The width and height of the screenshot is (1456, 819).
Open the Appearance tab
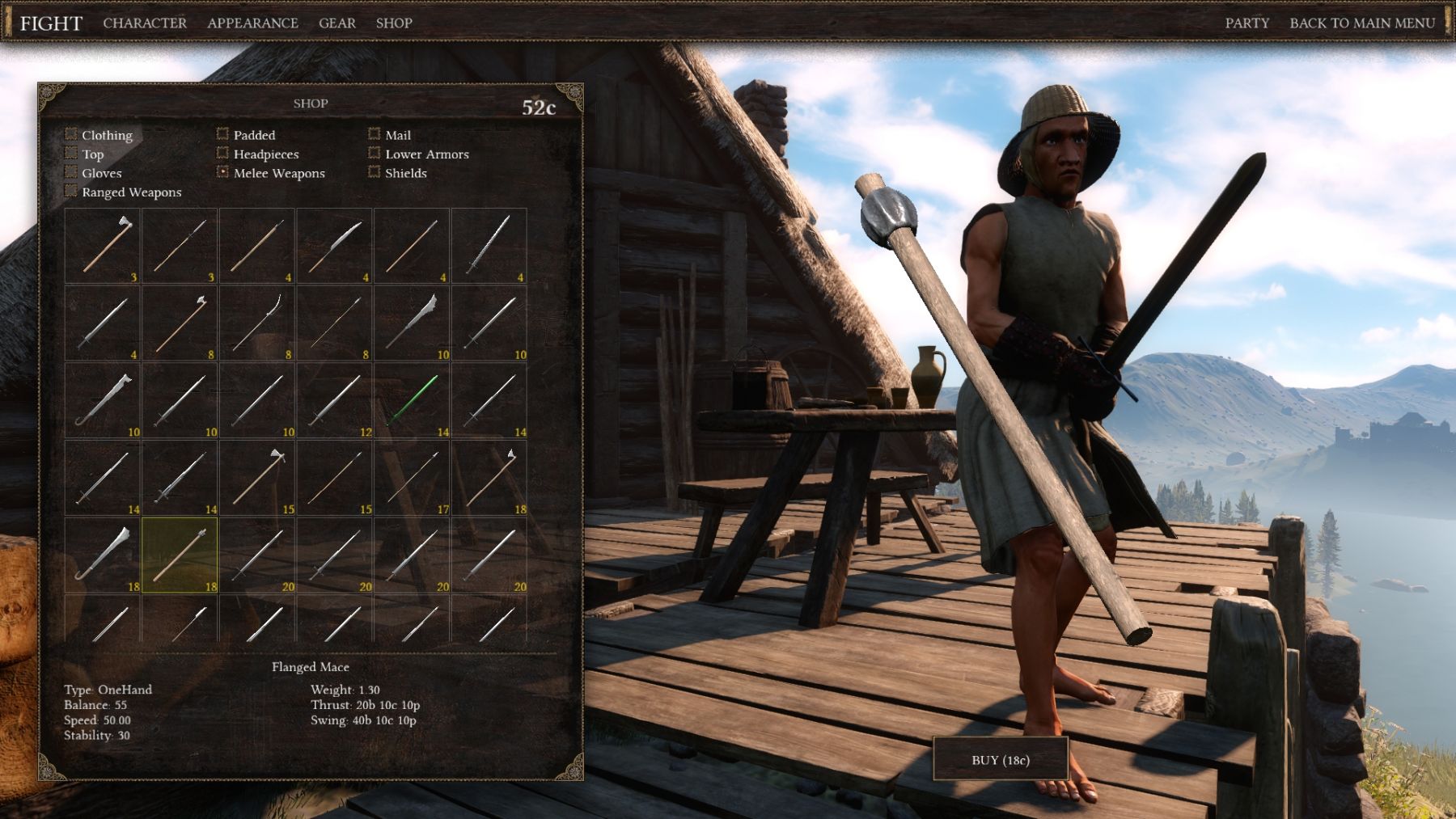tap(252, 23)
